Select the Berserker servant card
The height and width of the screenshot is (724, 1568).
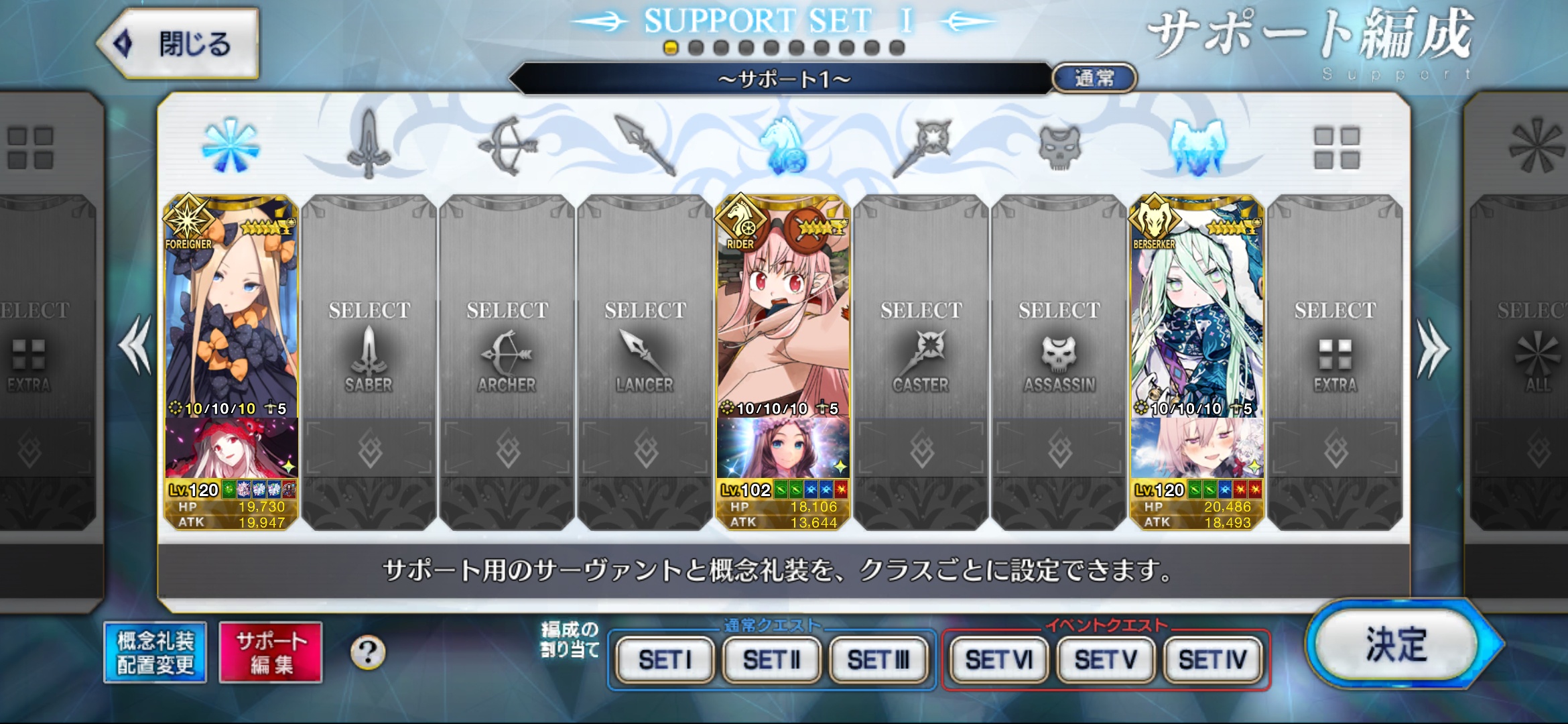(x=1197, y=308)
